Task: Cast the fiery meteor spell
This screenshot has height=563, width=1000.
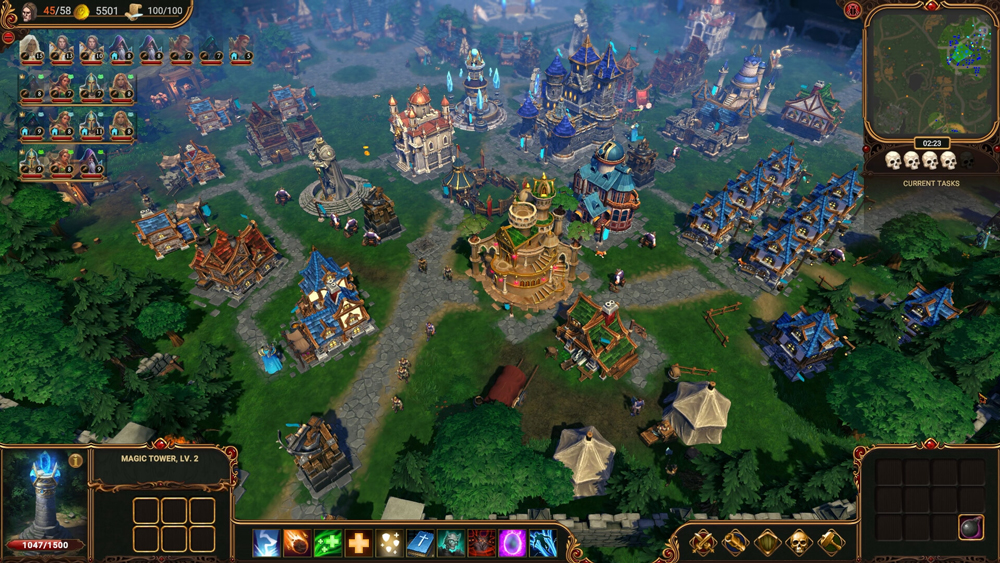Action: [297, 543]
